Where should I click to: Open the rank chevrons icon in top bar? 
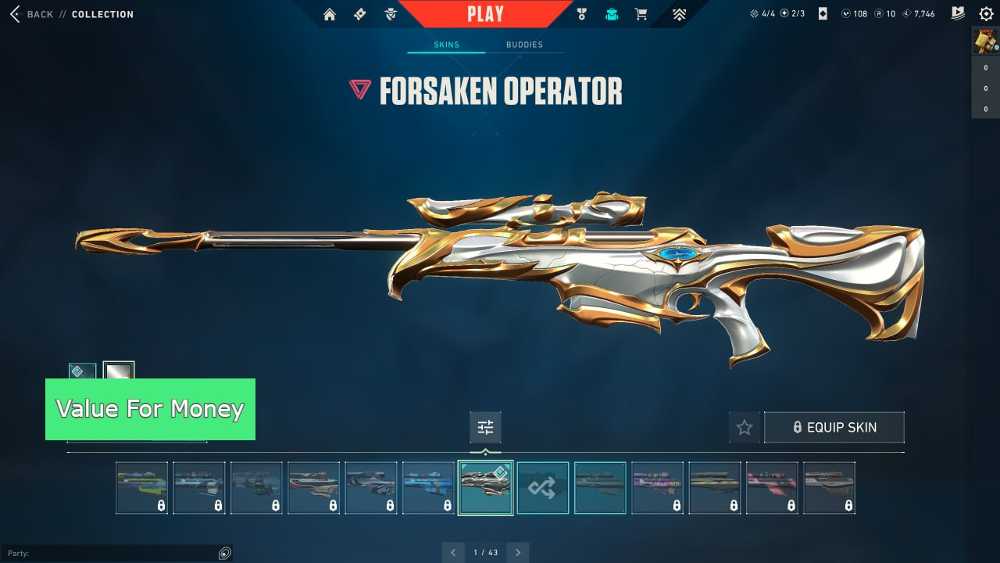click(x=679, y=15)
